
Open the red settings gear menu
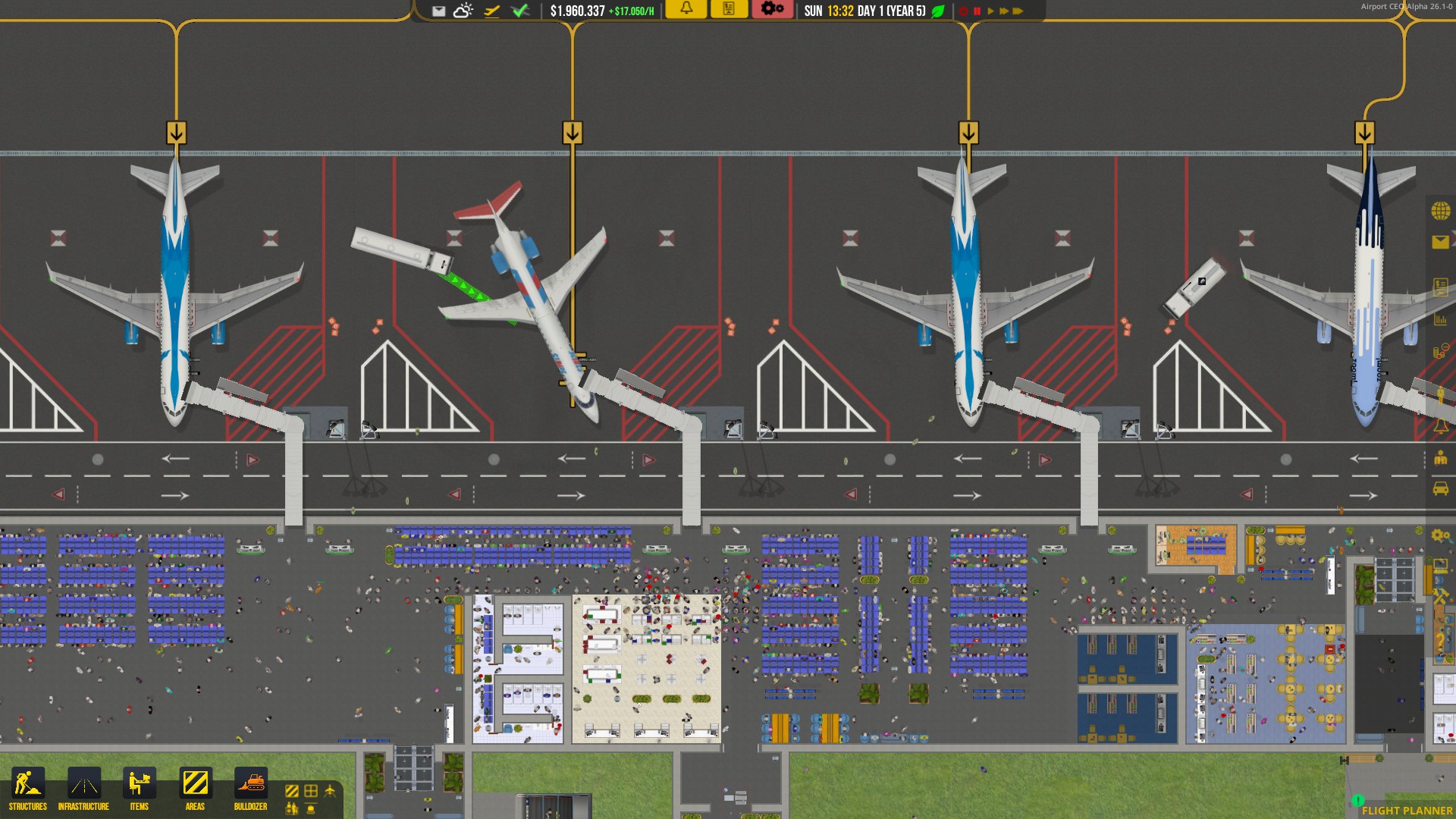pyautogui.click(x=770, y=11)
